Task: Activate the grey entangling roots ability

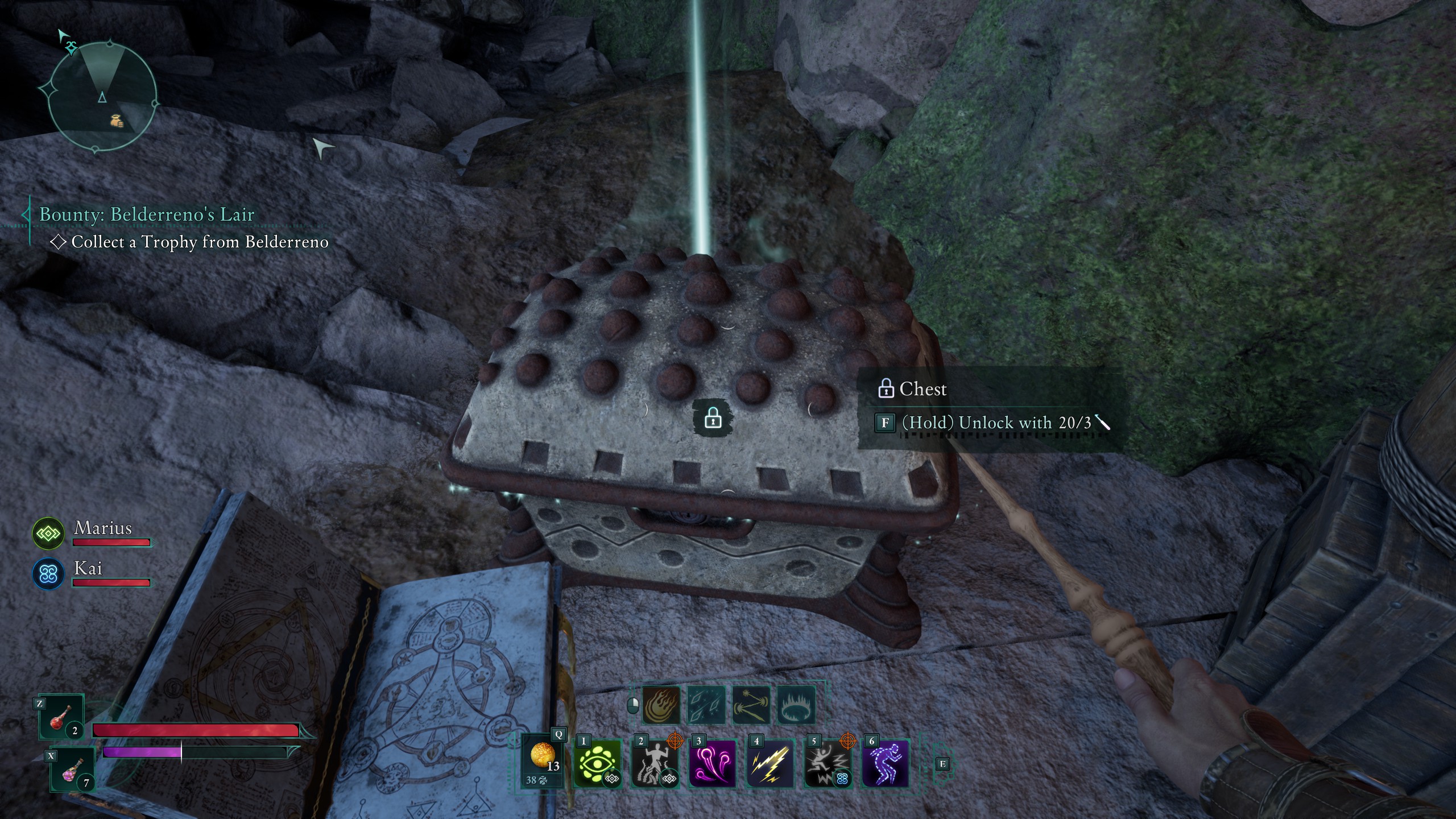Action: click(655, 763)
